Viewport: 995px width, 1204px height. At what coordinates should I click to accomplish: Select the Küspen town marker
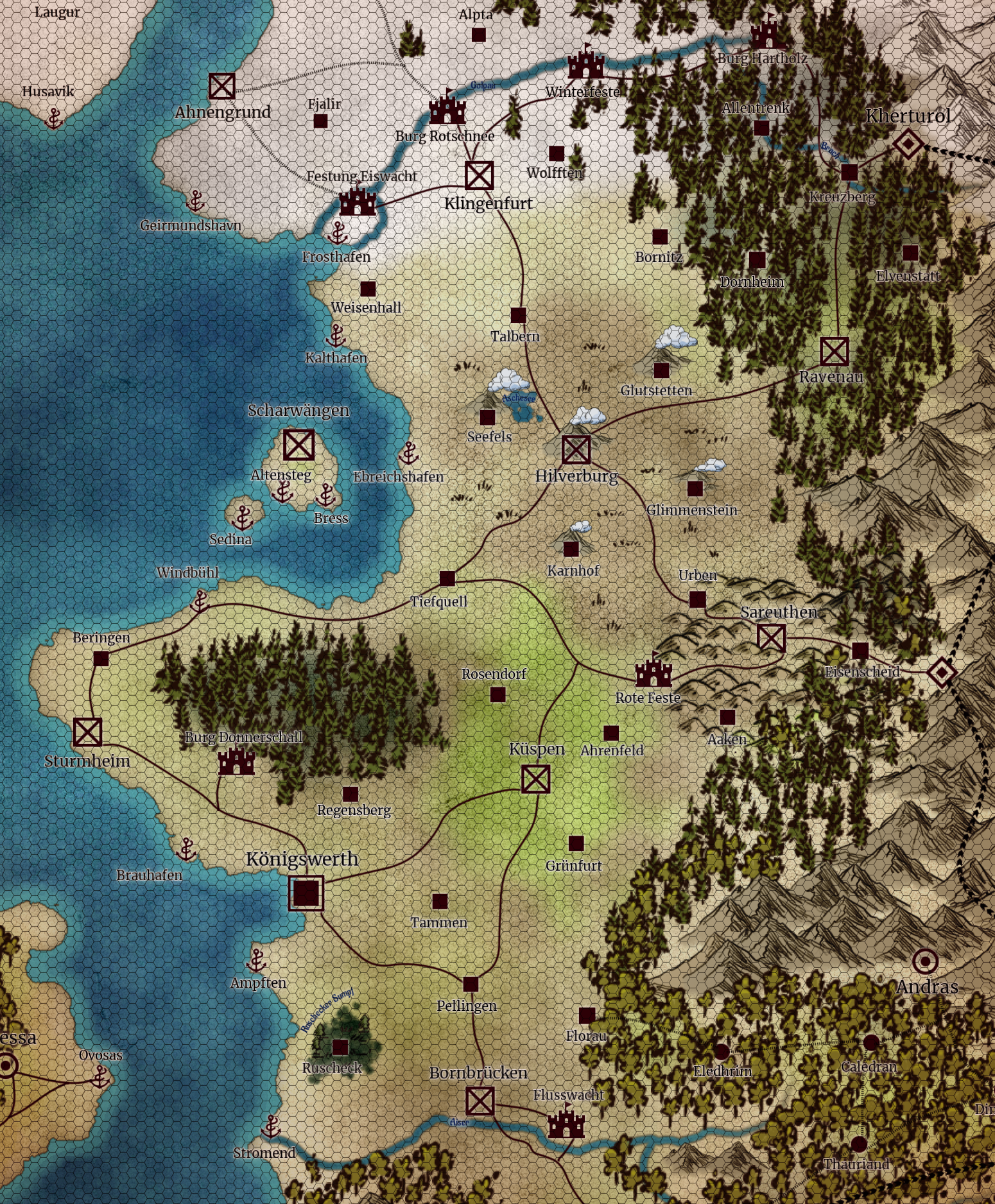[536, 780]
